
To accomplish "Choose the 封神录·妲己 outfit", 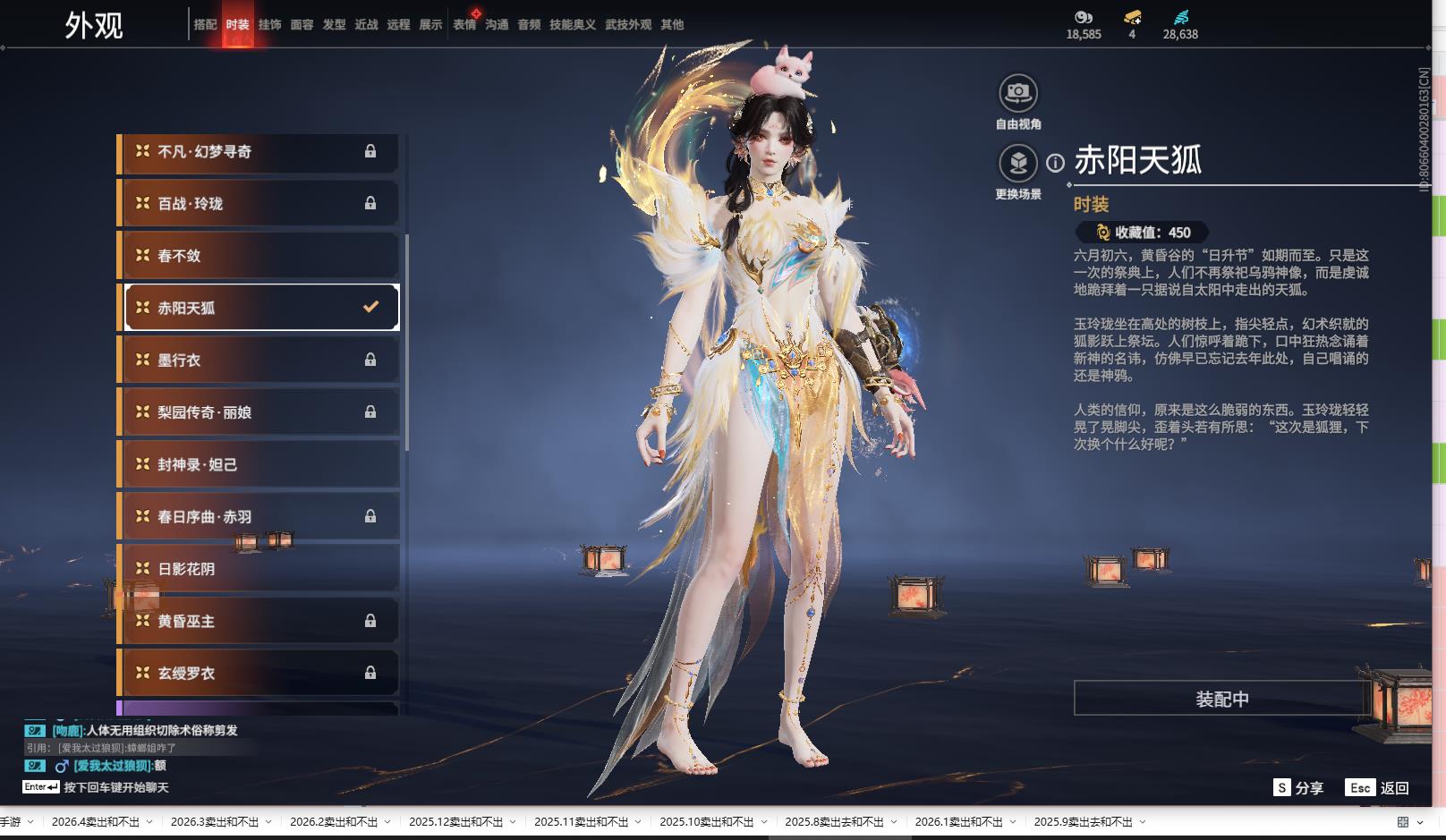I will click(x=259, y=465).
